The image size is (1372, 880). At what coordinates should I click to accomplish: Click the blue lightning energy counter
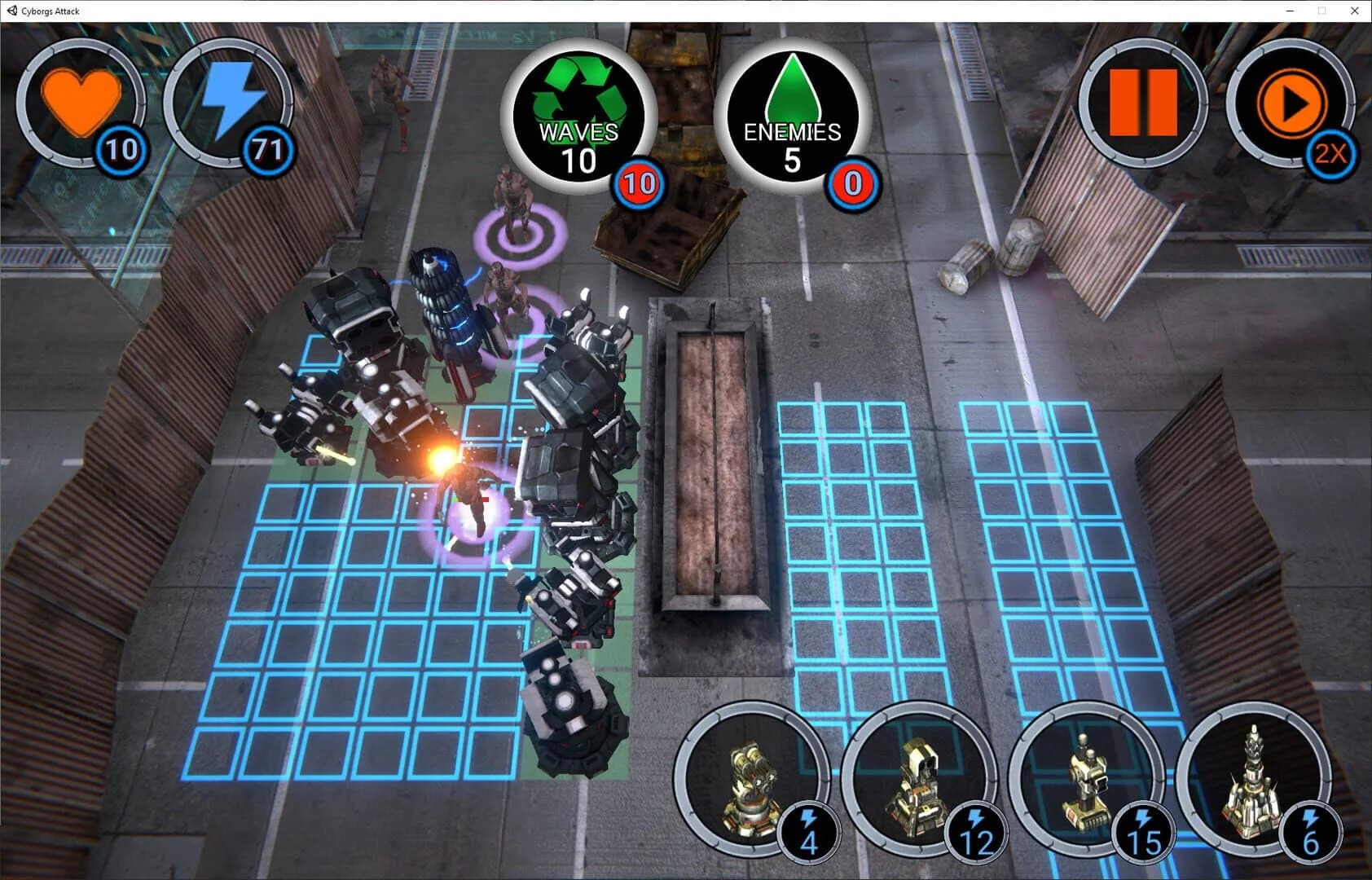pyautogui.click(x=226, y=102)
